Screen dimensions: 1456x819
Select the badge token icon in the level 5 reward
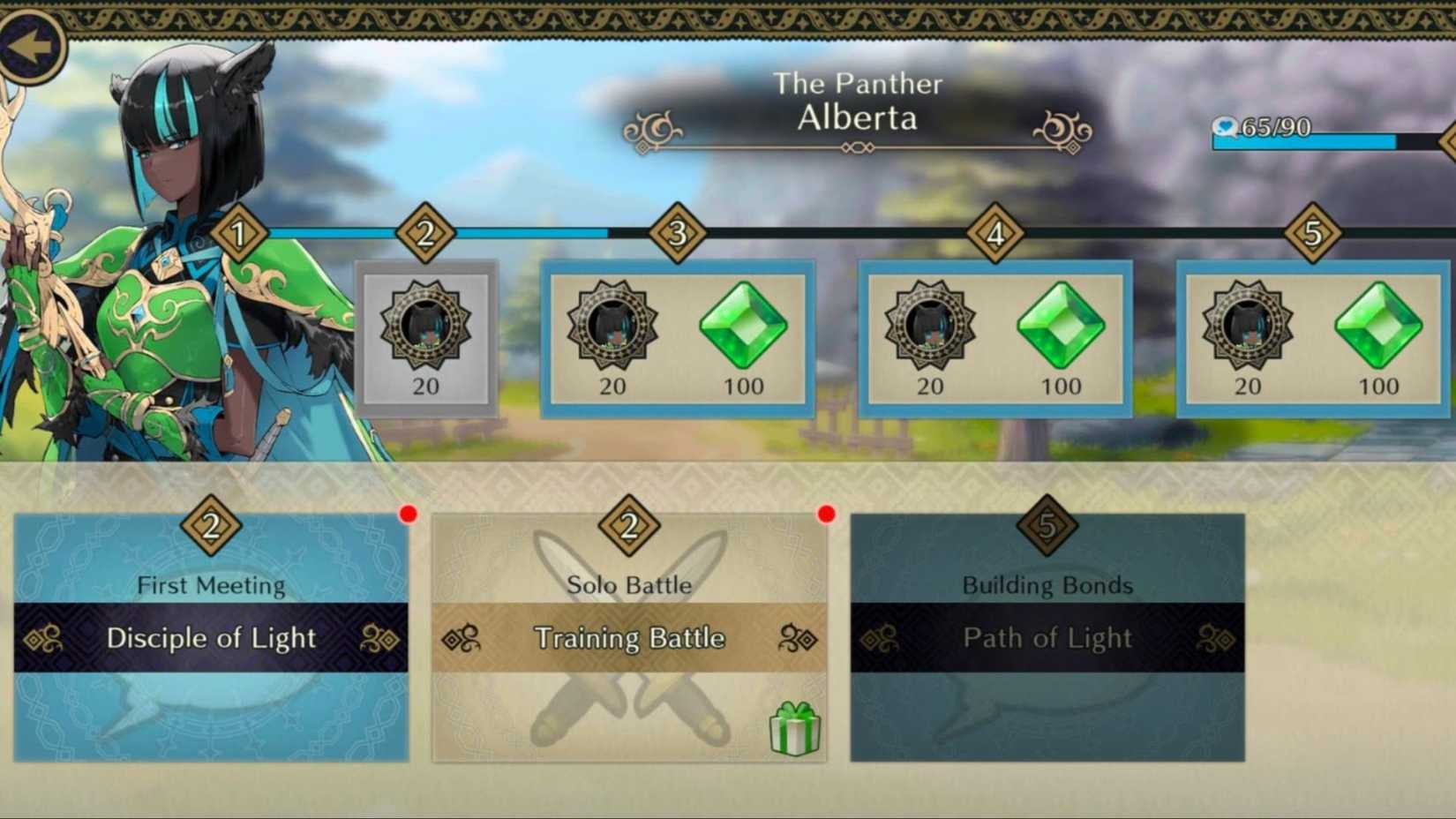coord(1249,327)
